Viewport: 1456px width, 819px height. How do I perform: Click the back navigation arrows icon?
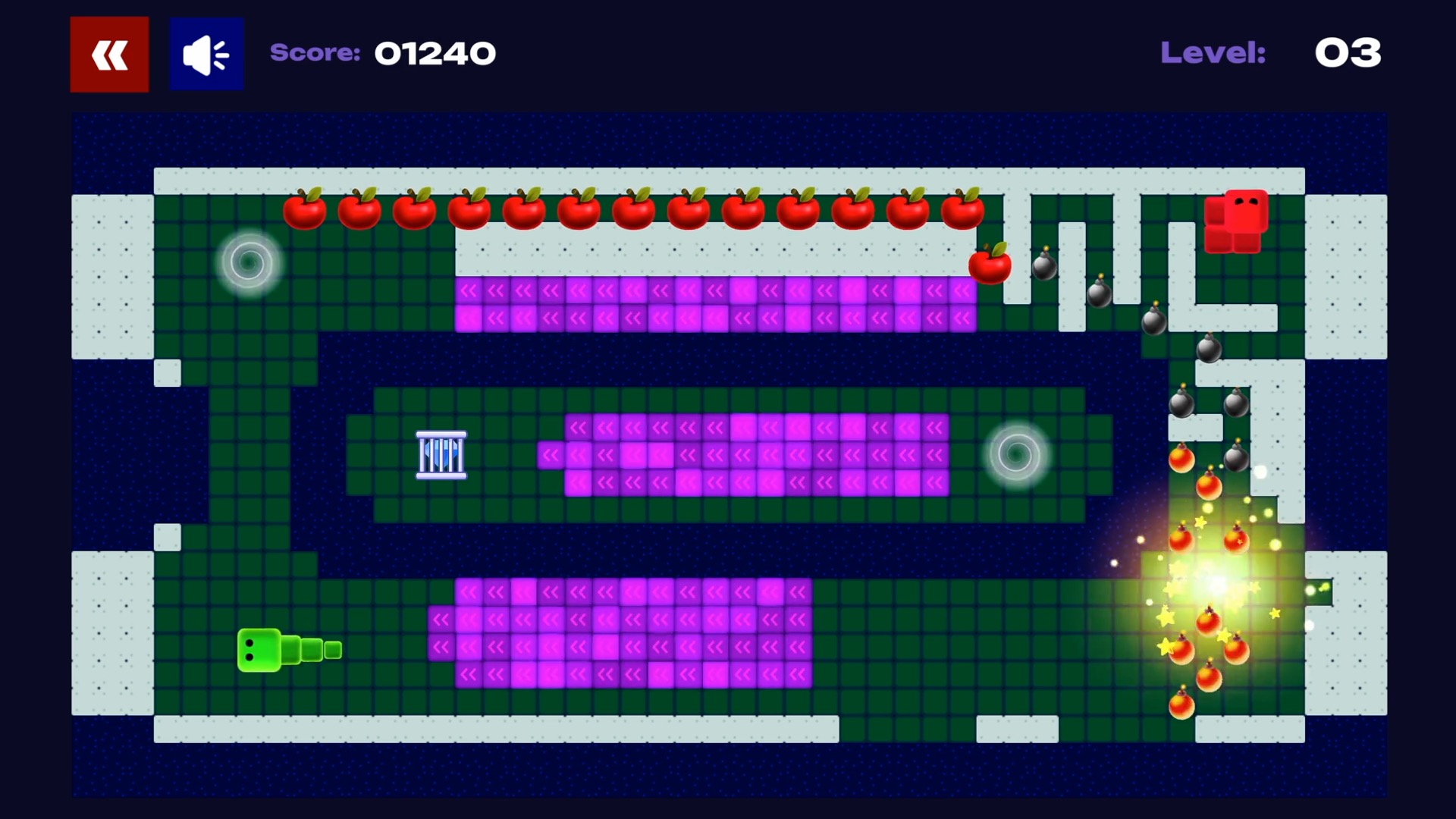click(108, 54)
